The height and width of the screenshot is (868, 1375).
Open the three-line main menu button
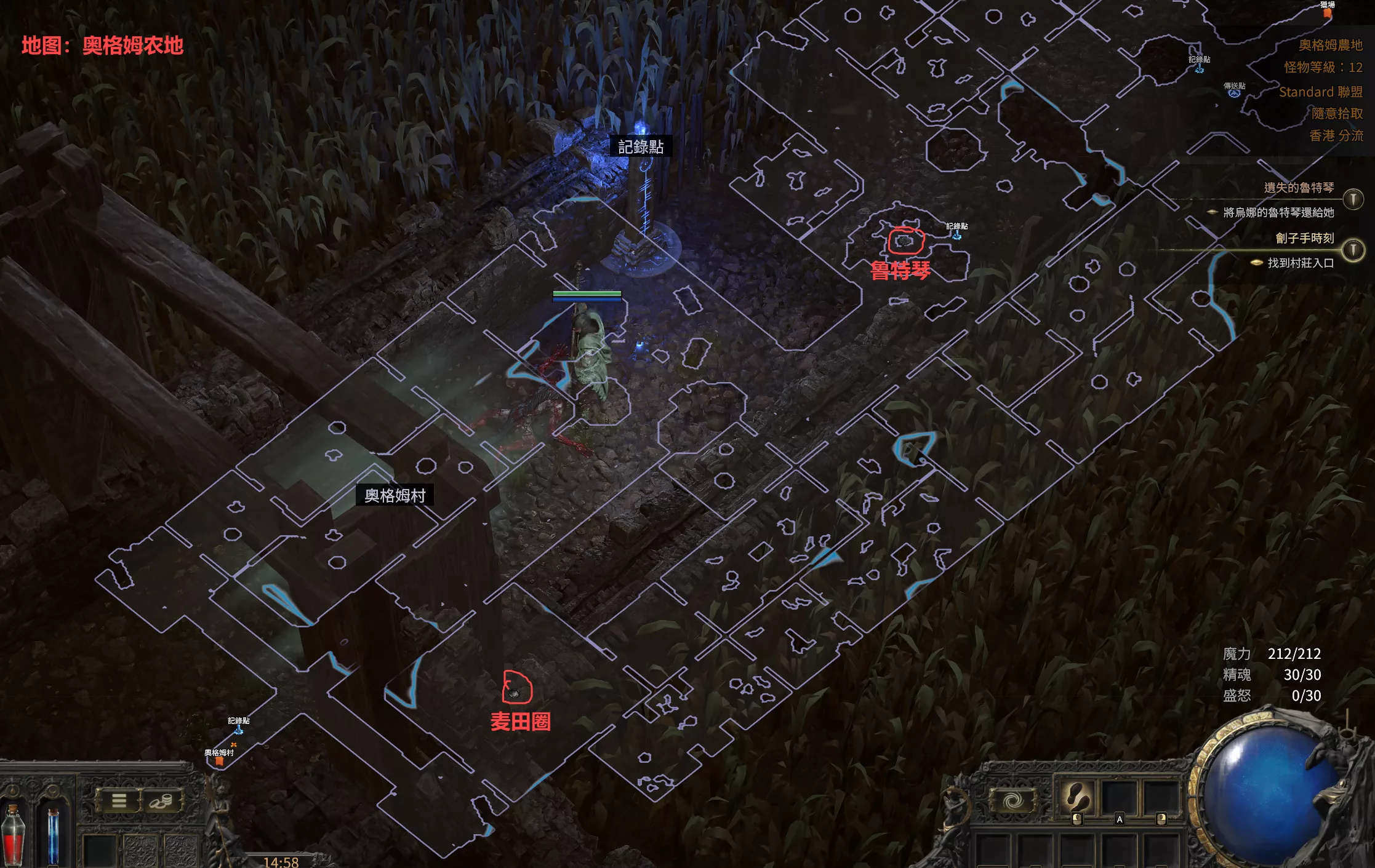pyautogui.click(x=119, y=800)
